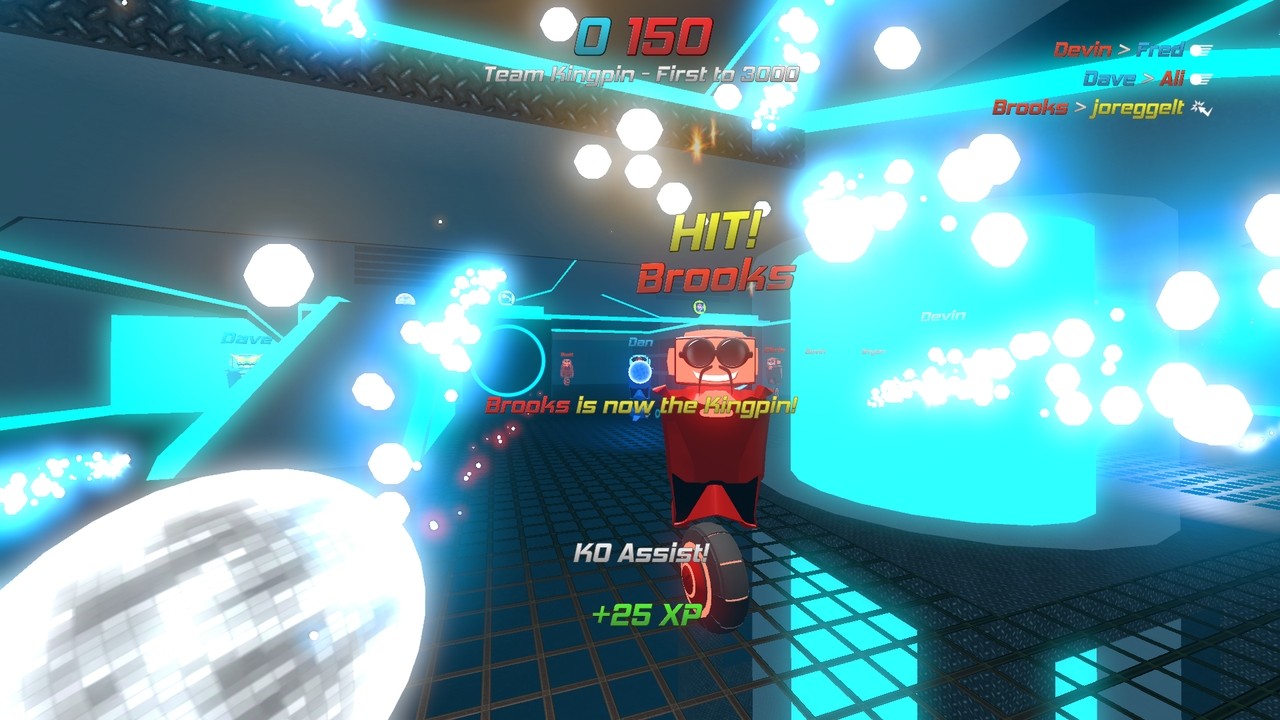Click Brooks' small avatar on the back wall

click(x=566, y=366)
